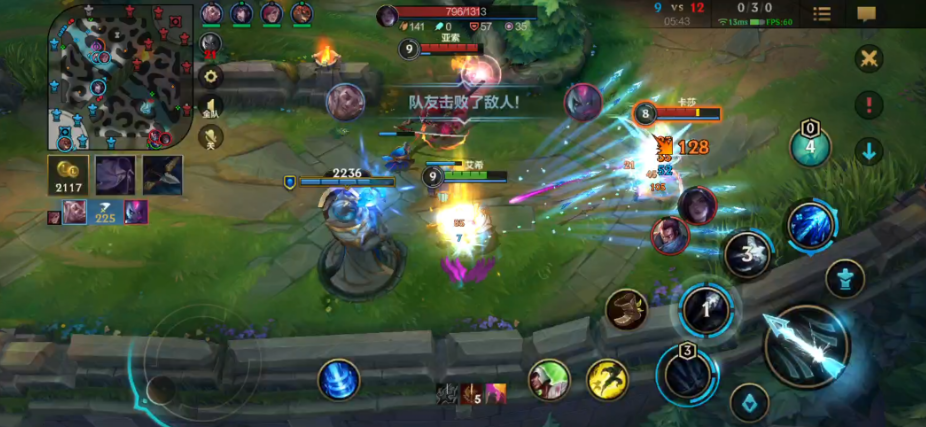Buy the recommended arrowhead item

(163, 175)
